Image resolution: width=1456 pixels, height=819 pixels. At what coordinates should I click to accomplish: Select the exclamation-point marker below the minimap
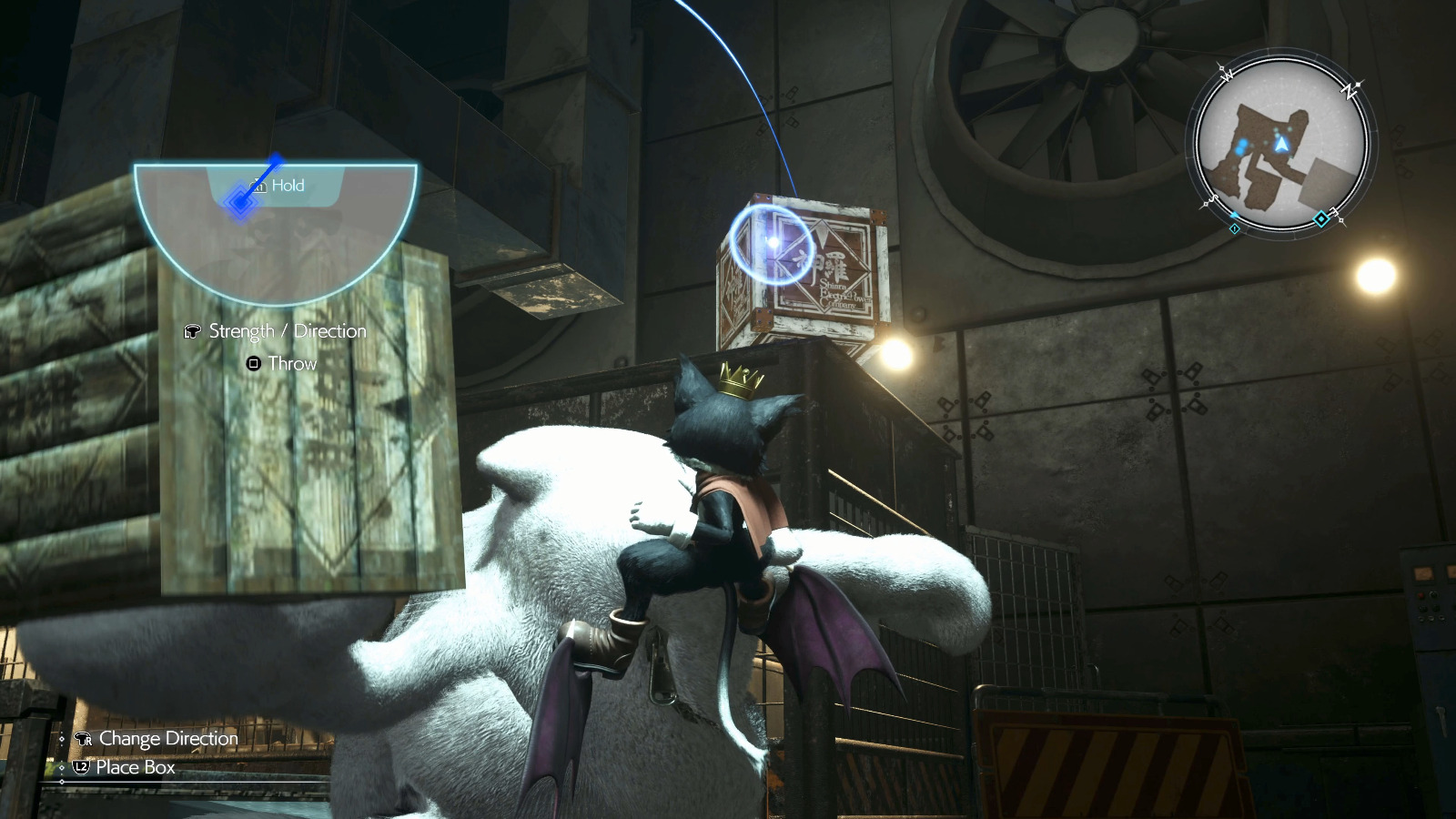pyautogui.click(x=1235, y=228)
